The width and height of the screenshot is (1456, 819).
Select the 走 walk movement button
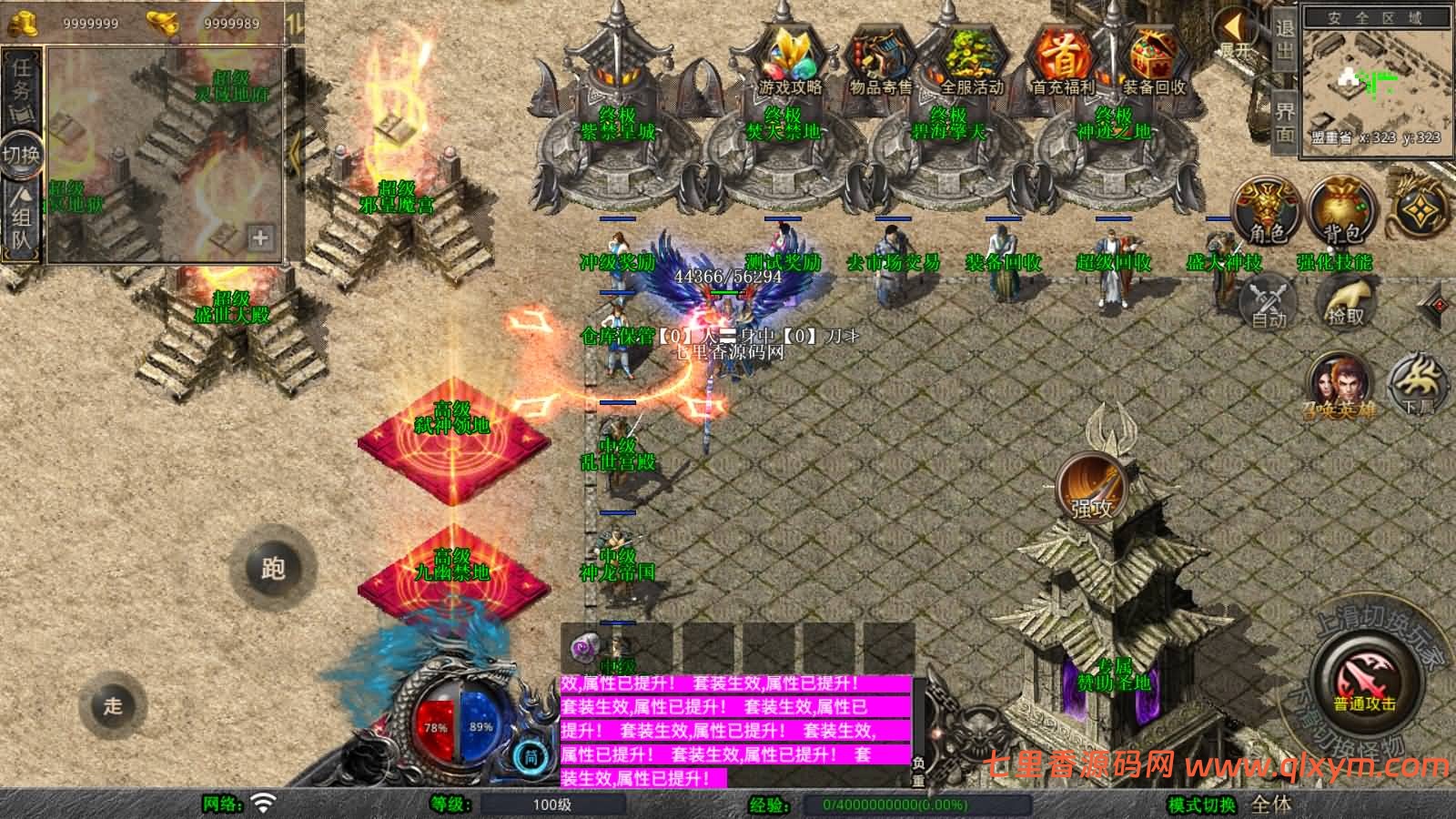tap(113, 705)
